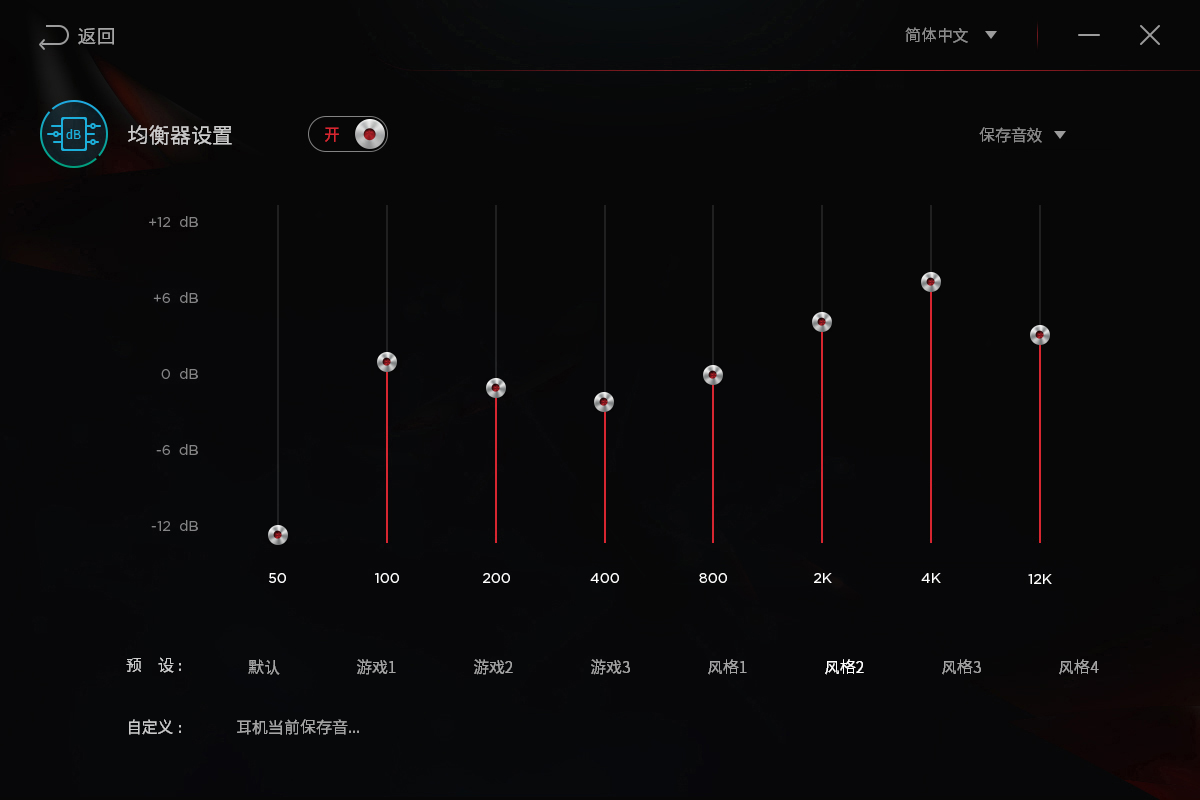Toggle the equalizer 开 switch
Screen dimensions: 1200x800
pyautogui.click(x=348, y=134)
